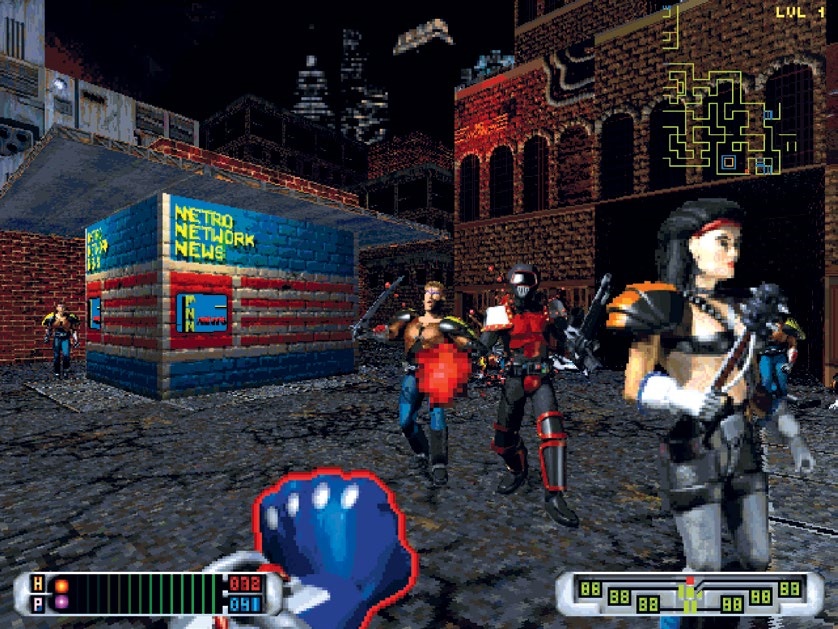Click the purple power orb icon

(x=62, y=602)
